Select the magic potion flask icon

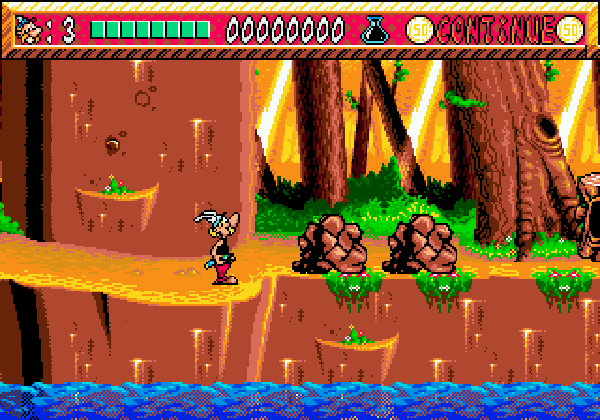pos(374,30)
